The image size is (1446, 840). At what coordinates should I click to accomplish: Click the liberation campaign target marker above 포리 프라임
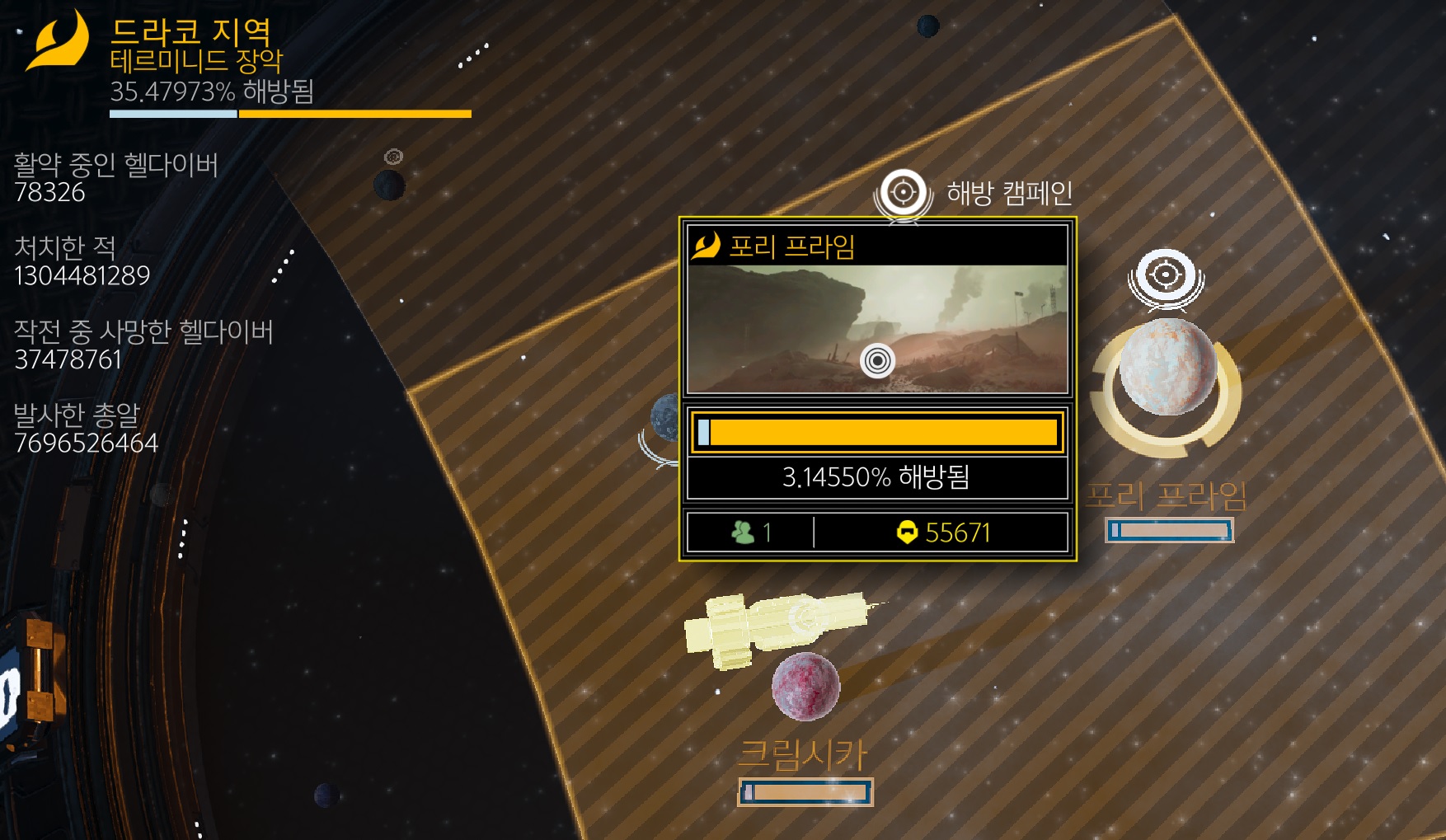[x=1165, y=275]
